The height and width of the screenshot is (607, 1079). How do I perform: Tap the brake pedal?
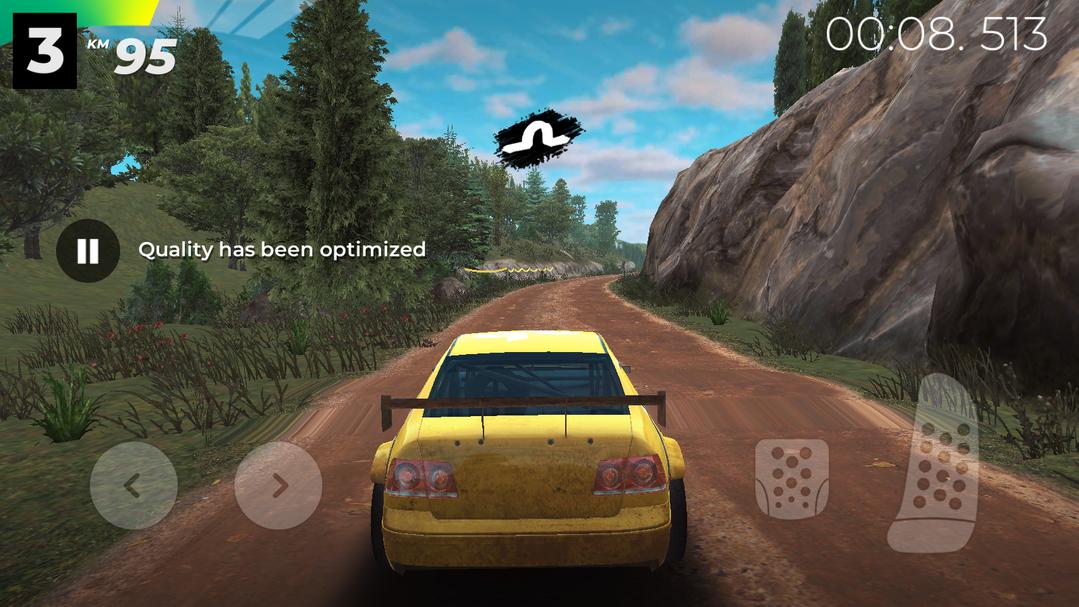tap(791, 479)
